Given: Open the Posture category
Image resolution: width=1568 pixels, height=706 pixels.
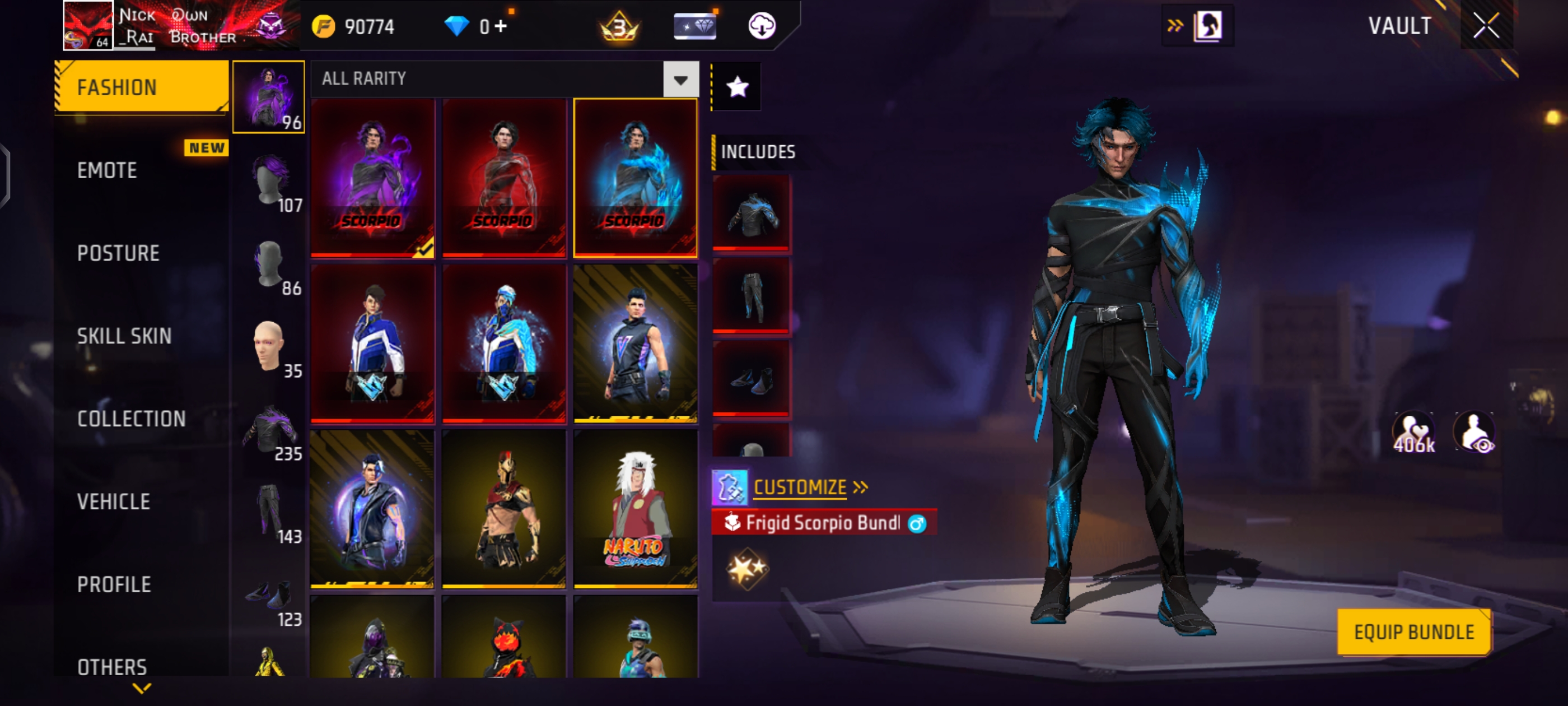Looking at the screenshot, I should click(118, 253).
